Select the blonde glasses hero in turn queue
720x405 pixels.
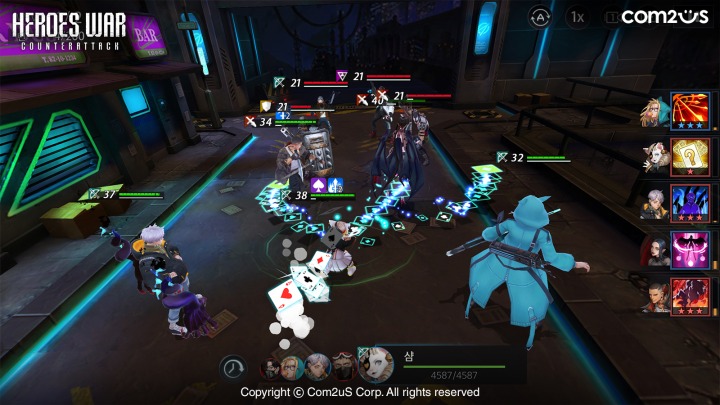click(x=293, y=367)
